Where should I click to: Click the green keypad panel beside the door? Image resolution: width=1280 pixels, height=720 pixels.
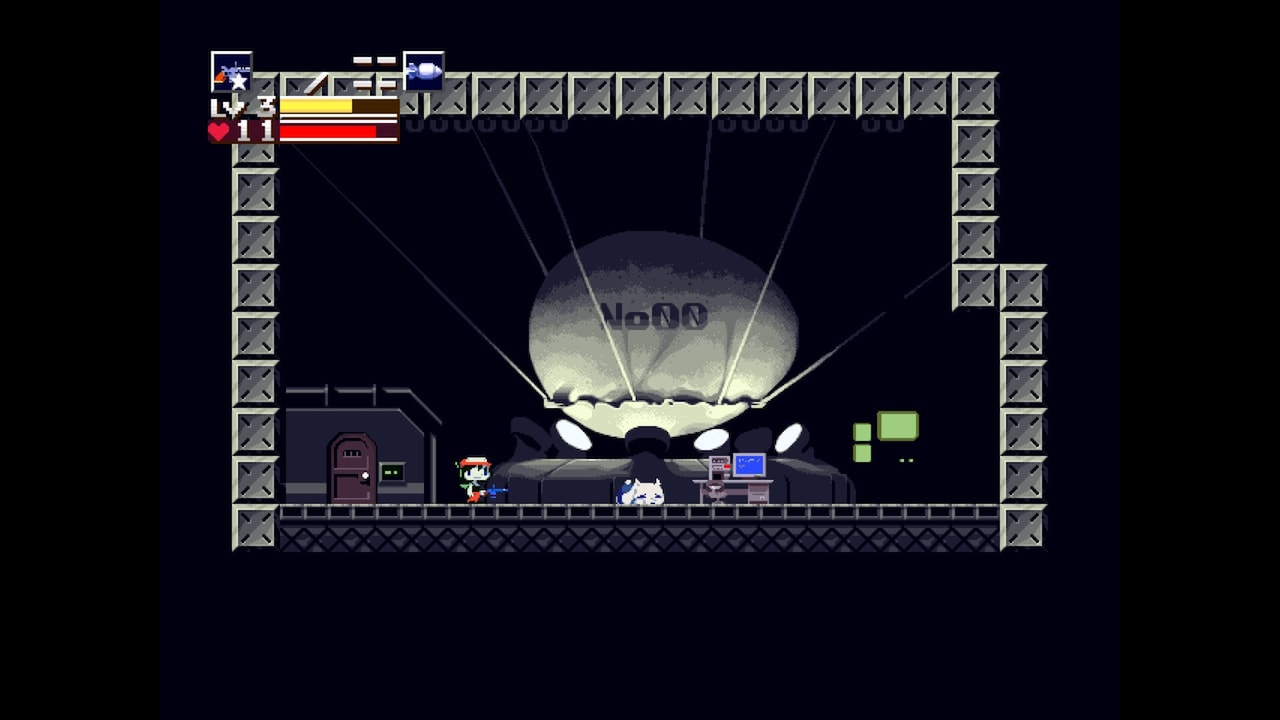[392, 473]
